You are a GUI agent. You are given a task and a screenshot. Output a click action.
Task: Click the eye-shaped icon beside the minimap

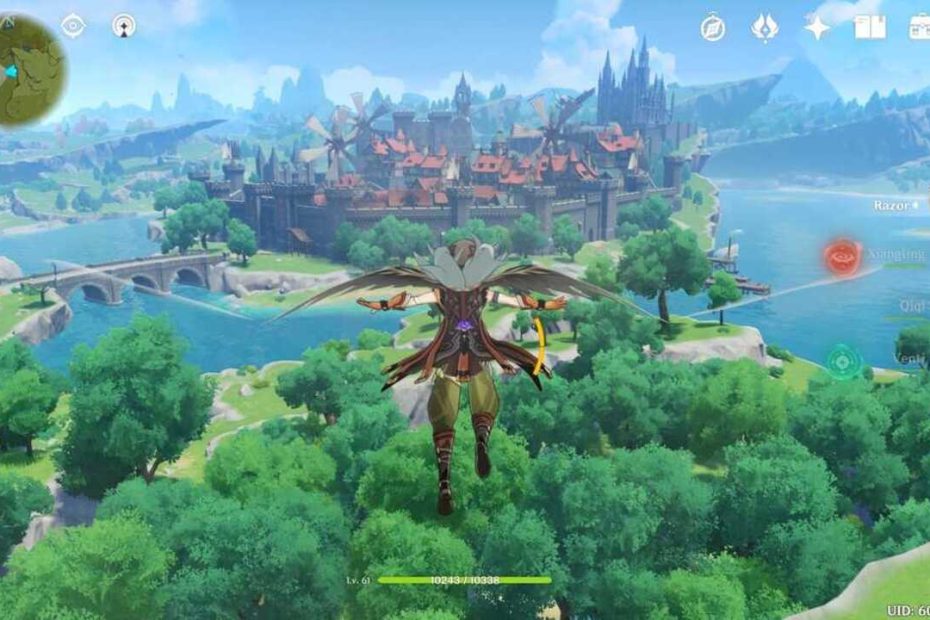(73, 26)
